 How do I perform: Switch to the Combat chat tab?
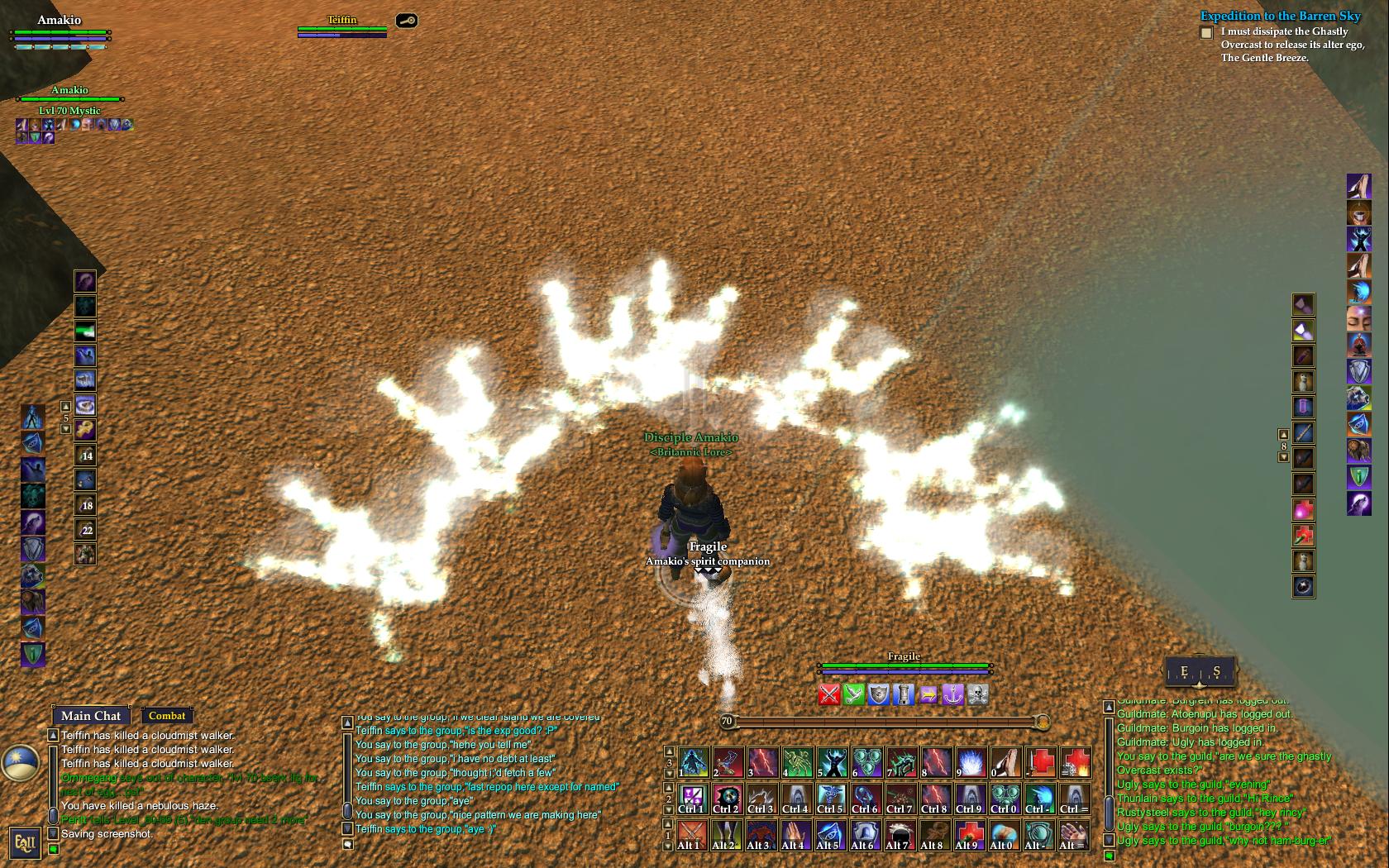(x=167, y=716)
